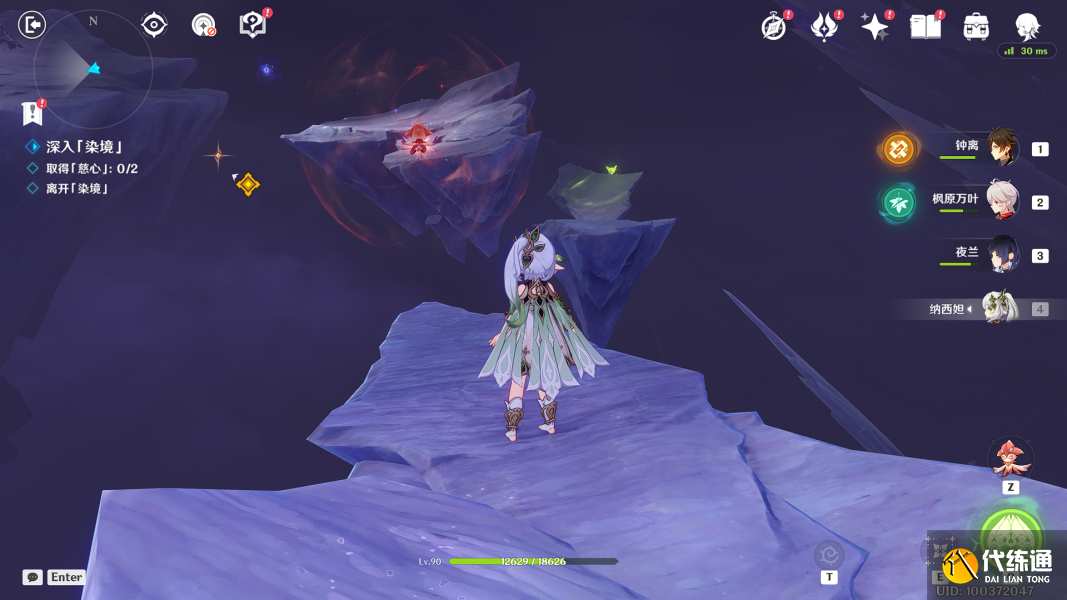Viewport: 1067px width, 600px height.
Task: Open the chat box speech bubble
Action: coord(33,577)
